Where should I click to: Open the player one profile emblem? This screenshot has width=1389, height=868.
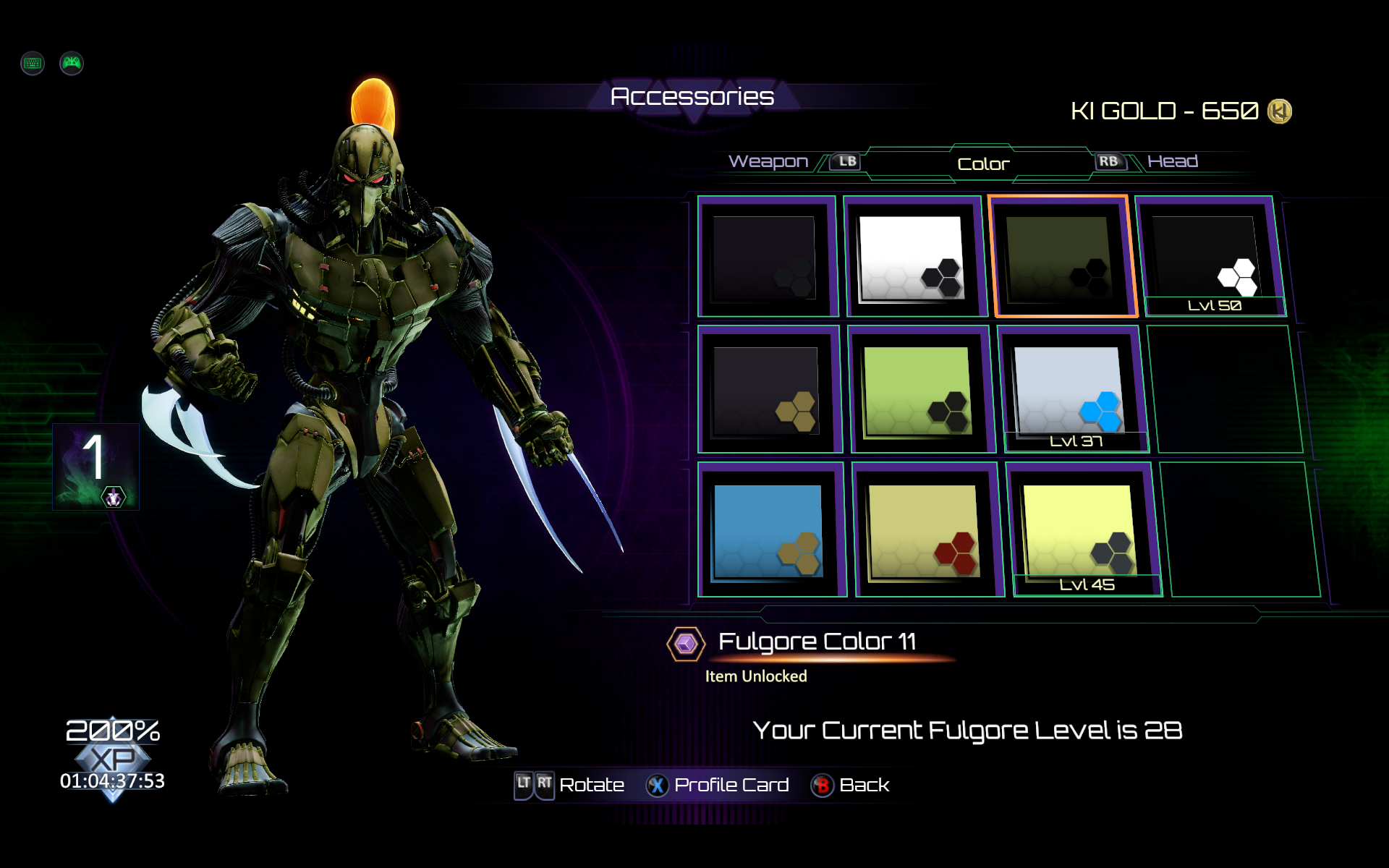pyautogui.click(x=95, y=467)
